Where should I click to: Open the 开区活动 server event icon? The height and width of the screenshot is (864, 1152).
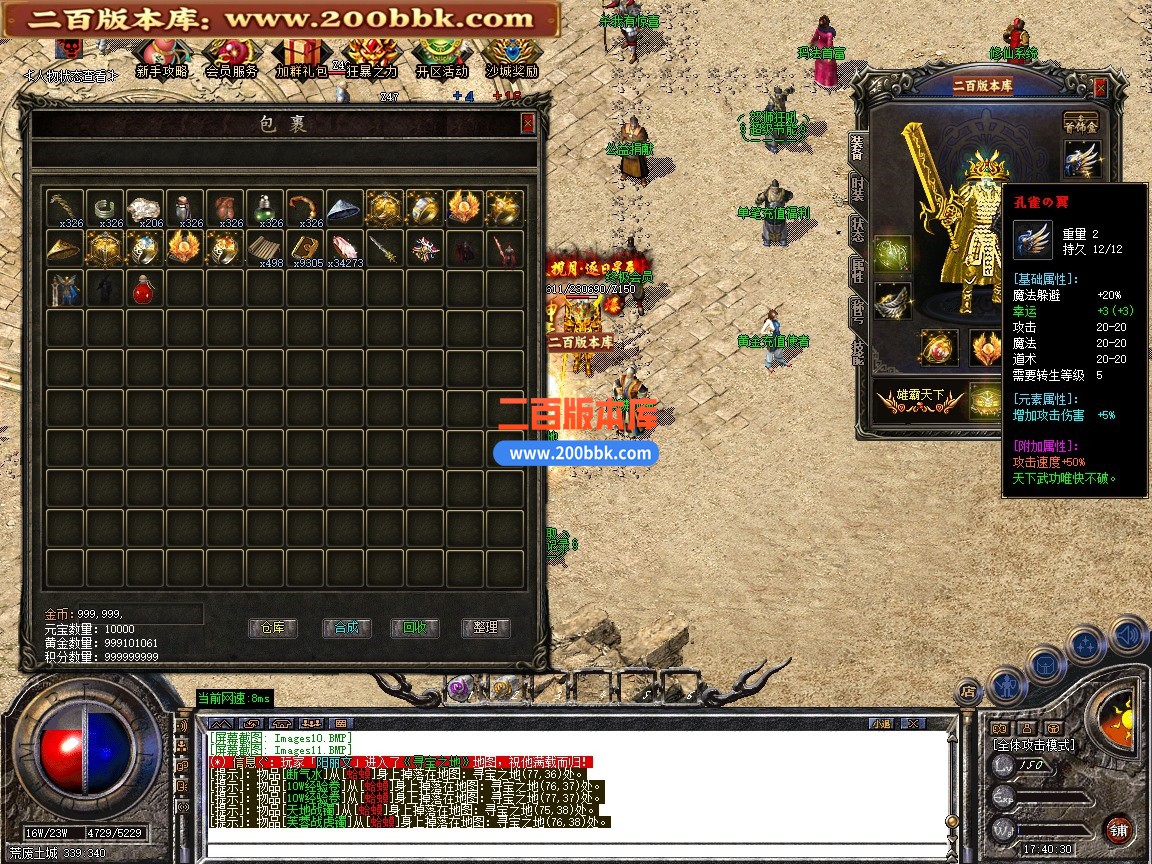(441, 58)
